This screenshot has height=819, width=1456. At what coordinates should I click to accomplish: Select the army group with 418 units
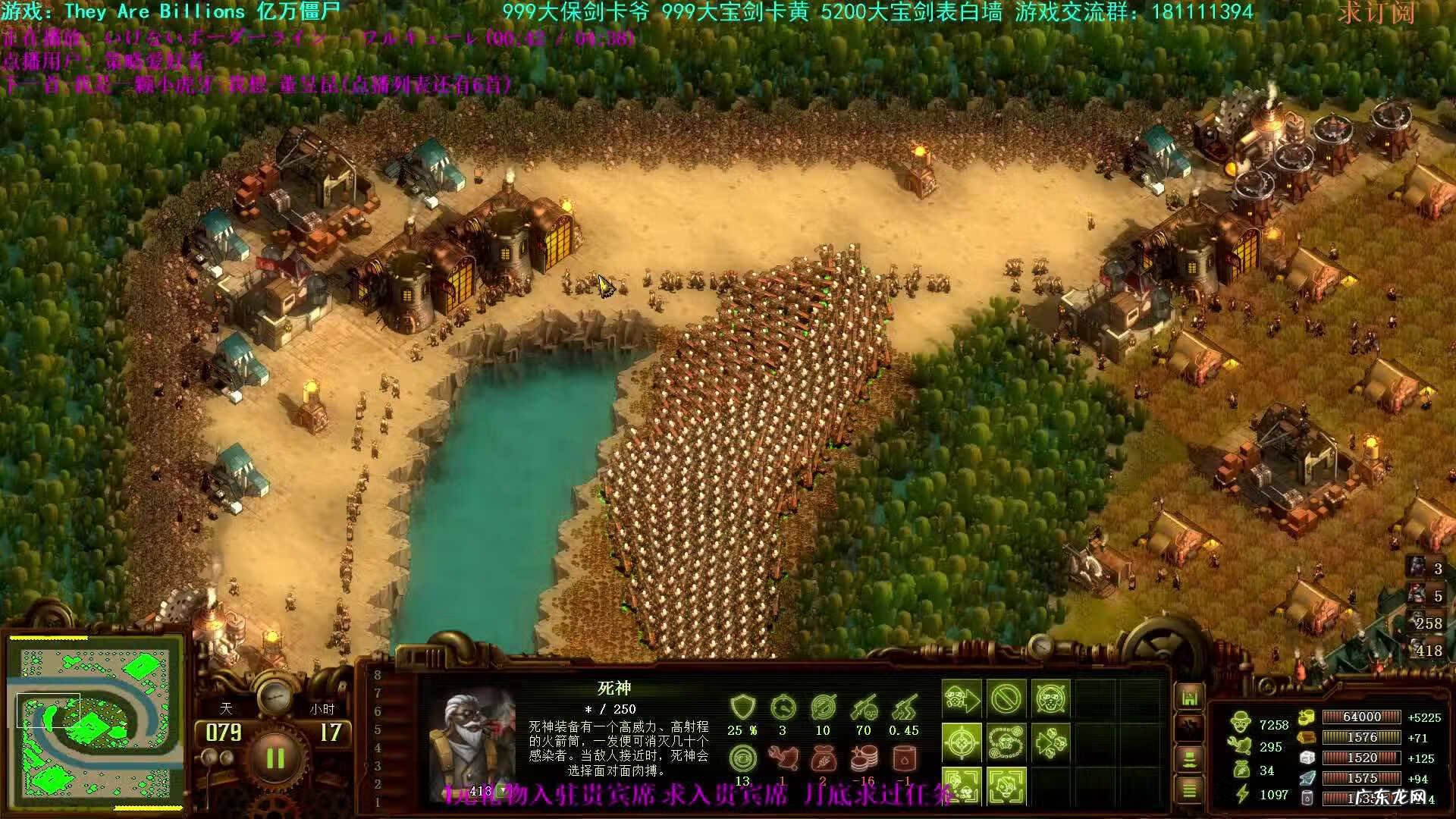pos(1426,651)
